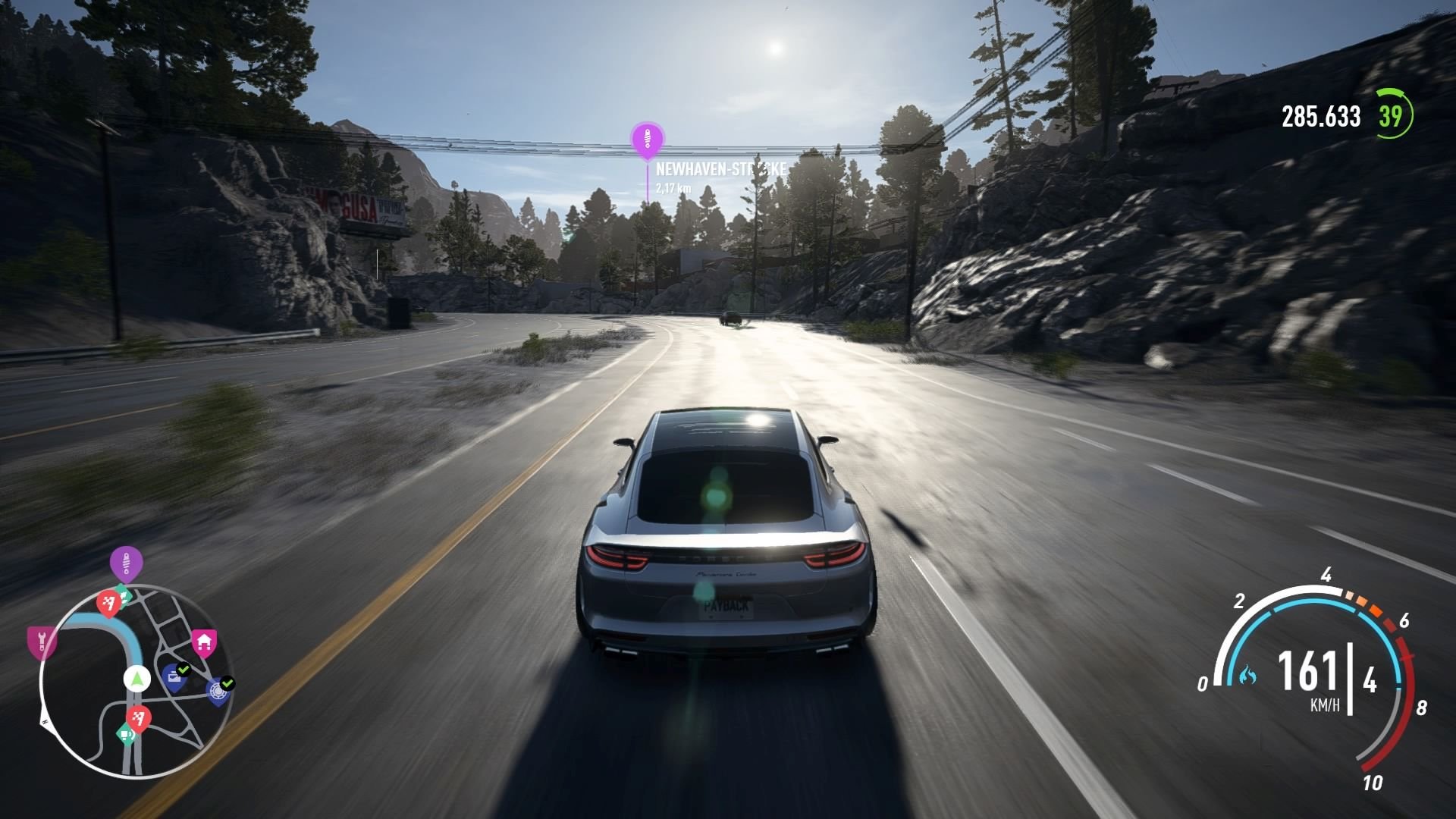1456x819 pixels.
Task: Select the player arrow in minimap center
Action: point(136,678)
